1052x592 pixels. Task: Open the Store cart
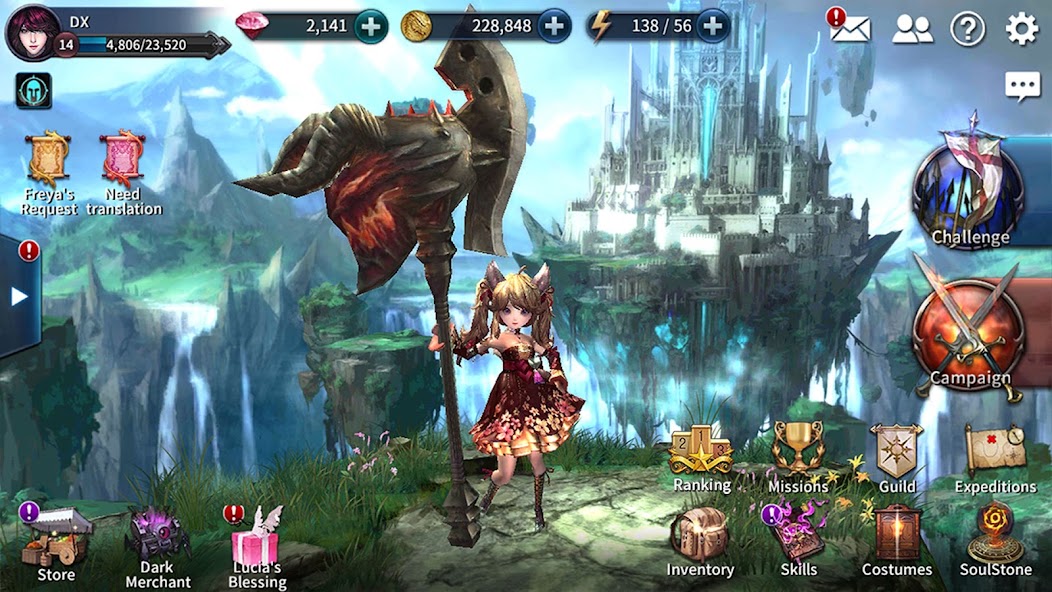coord(57,540)
